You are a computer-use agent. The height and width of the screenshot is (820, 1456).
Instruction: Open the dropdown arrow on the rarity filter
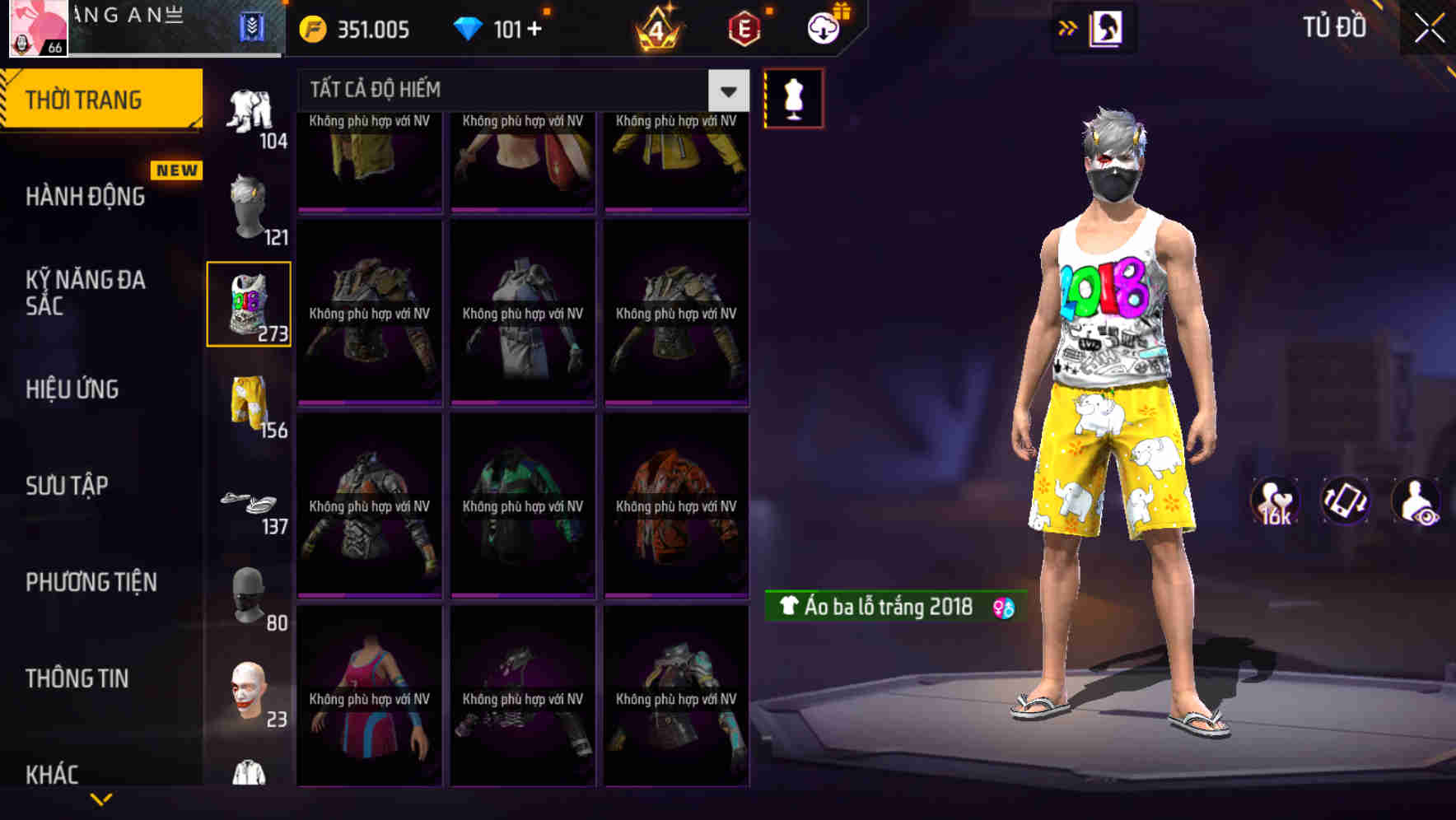[x=726, y=89]
